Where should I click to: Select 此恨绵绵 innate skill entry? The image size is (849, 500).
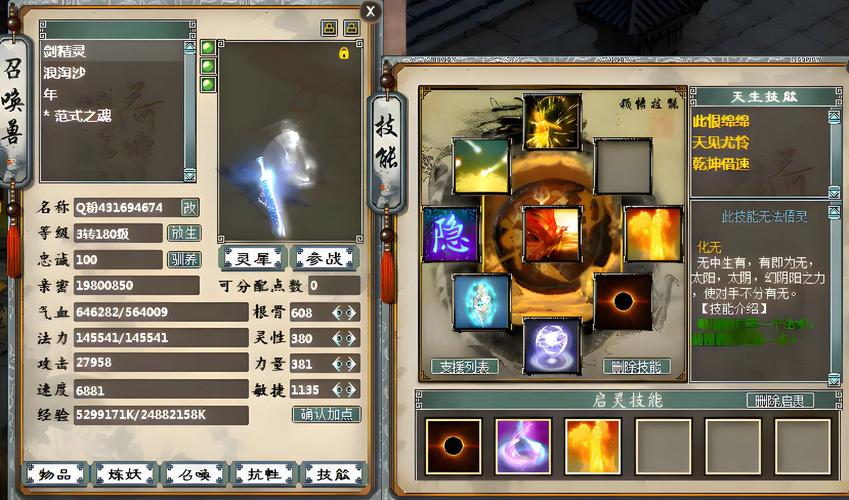722,121
